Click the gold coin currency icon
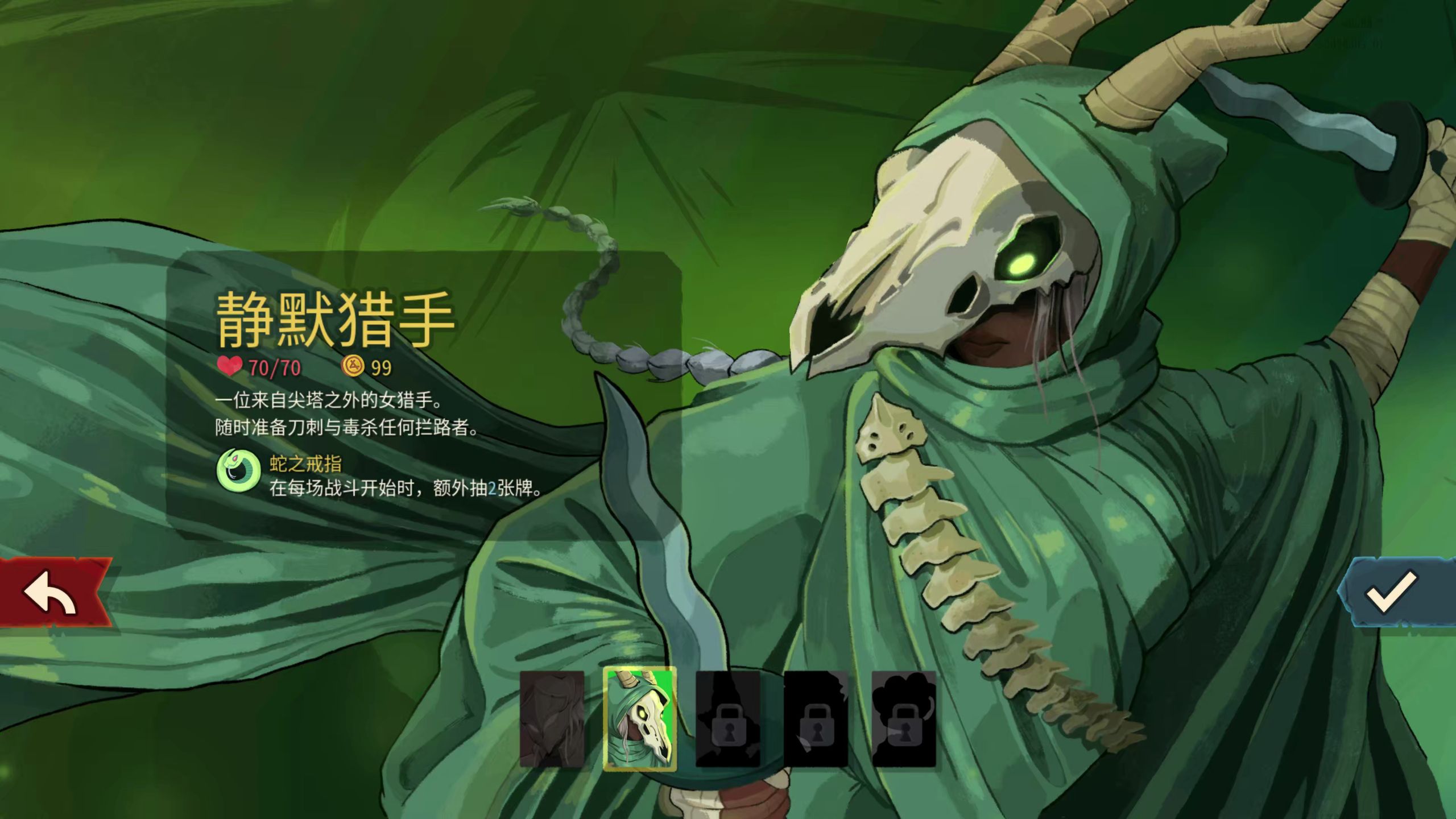 (x=355, y=367)
